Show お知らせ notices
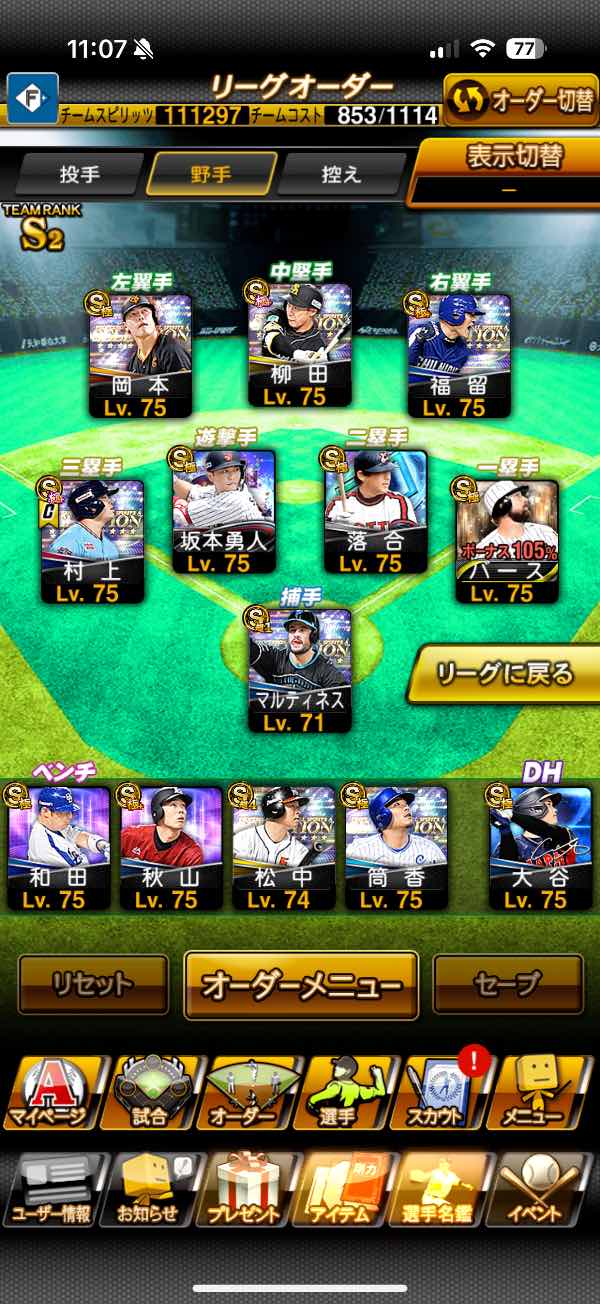The height and width of the screenshot is (1304, 600). (150, 1190)
